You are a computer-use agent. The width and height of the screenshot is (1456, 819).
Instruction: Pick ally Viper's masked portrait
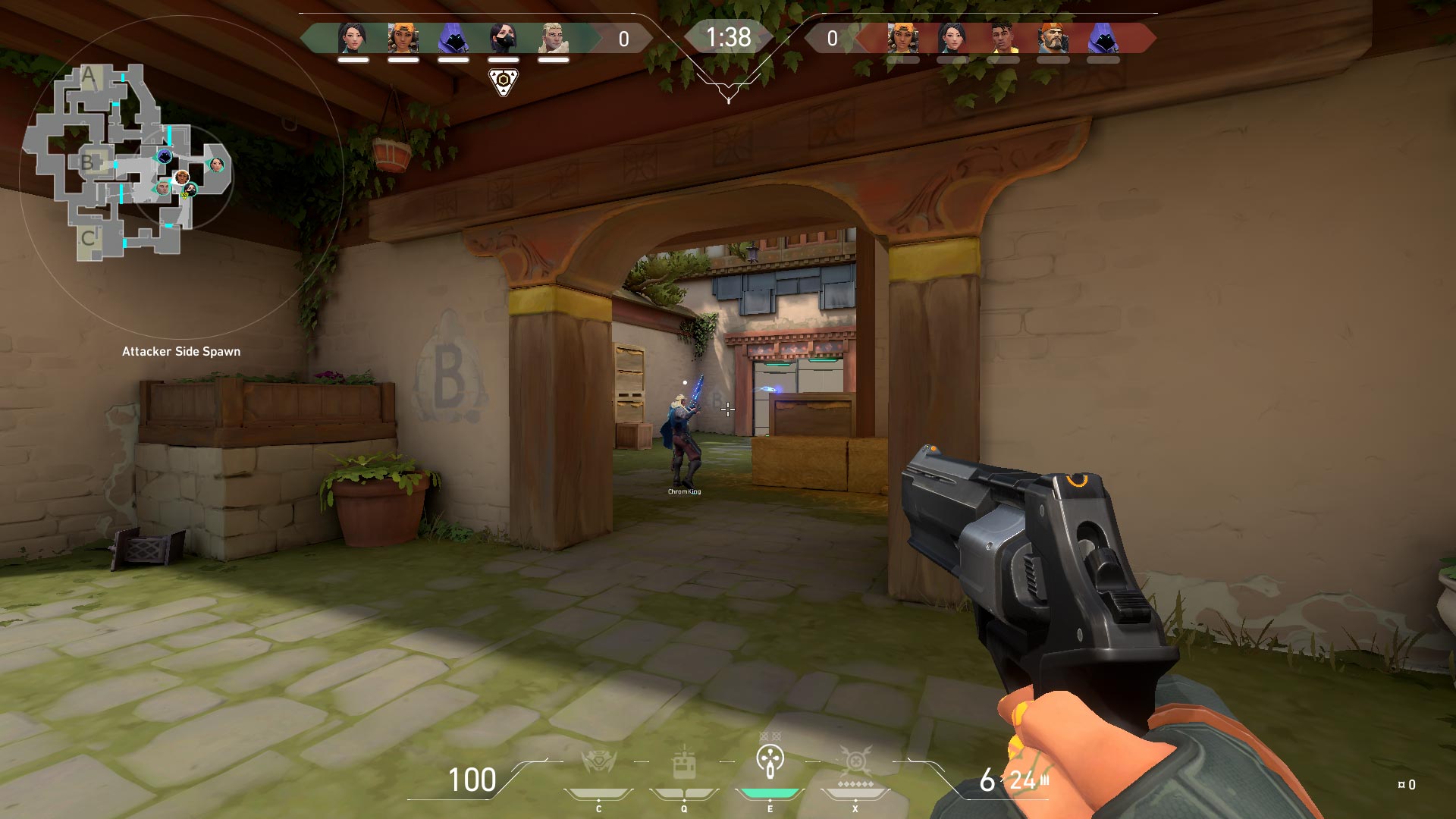(x=503, y=37)
